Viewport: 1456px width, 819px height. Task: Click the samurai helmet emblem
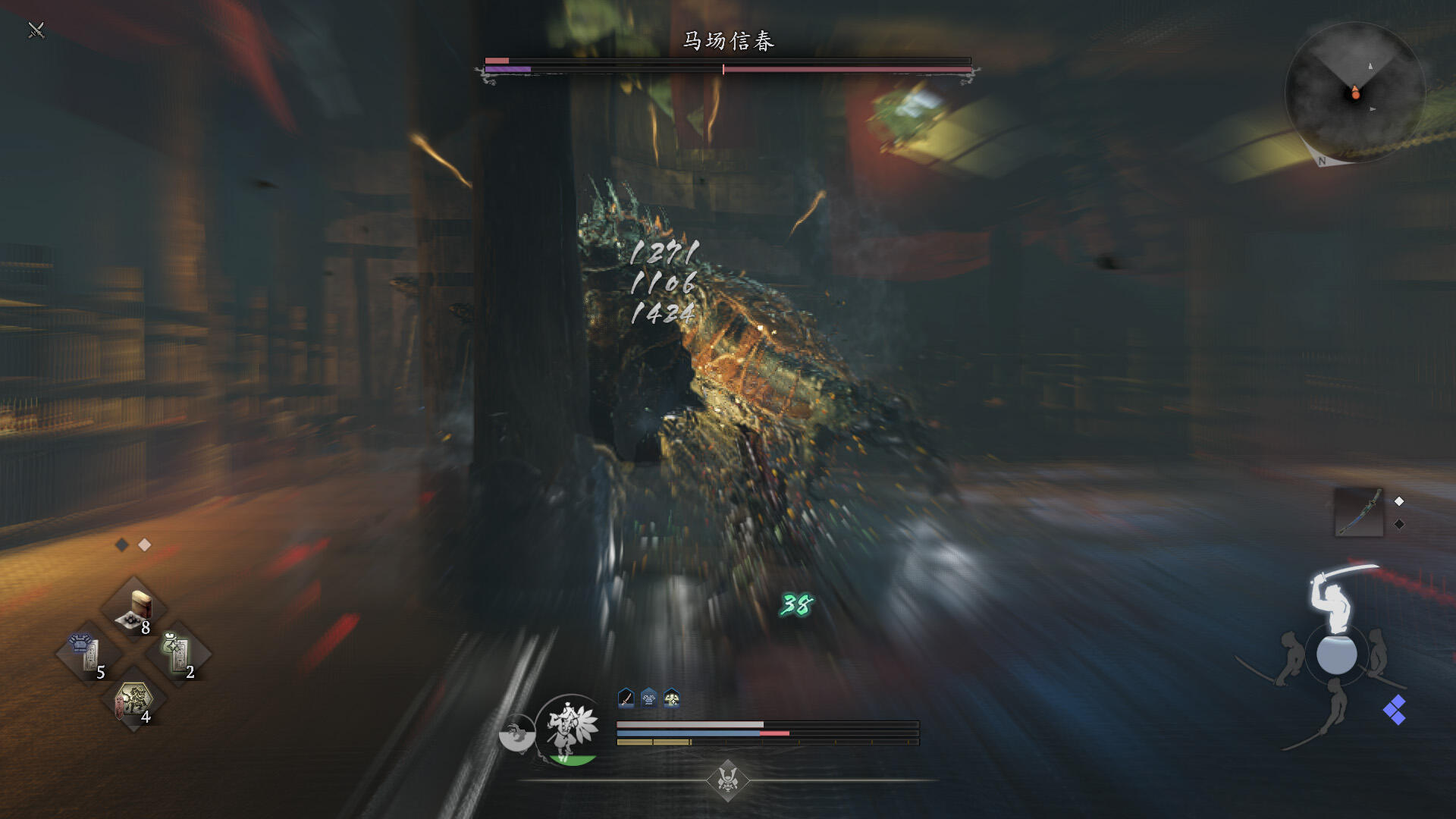[728, 779]
